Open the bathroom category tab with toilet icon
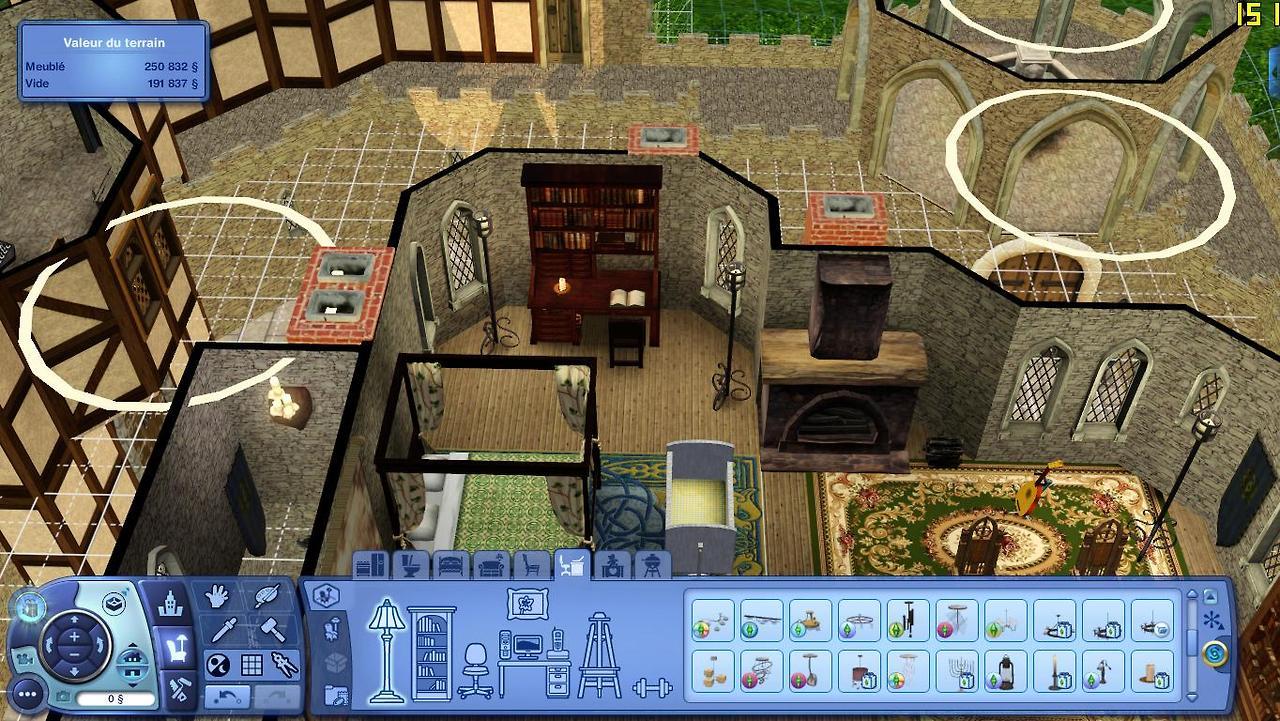This screenshot has height=721, width=1280. click(x=410, y=566)
